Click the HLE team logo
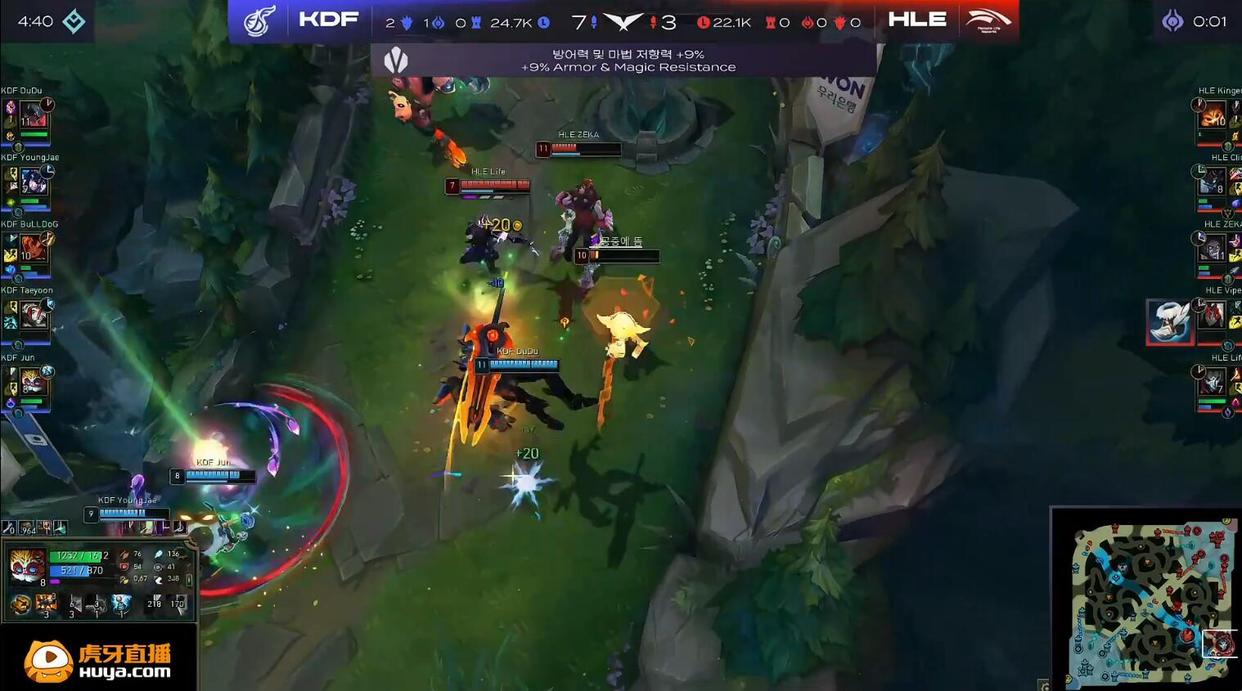 pyautogui.click(x=988, y=20)
